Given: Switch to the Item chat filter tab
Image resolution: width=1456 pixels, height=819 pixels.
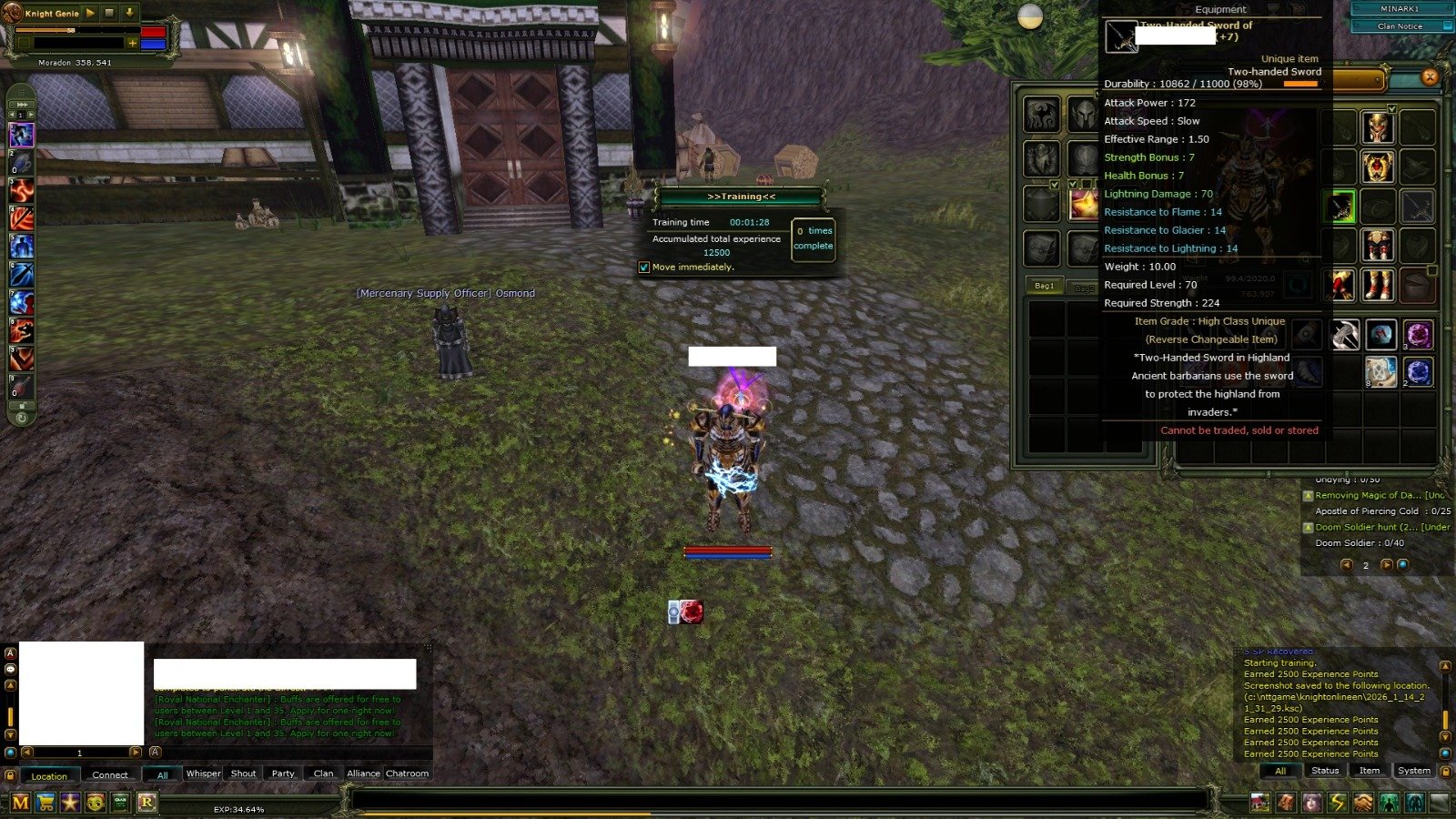Looking at the screenshot, I should point(1369,770).
